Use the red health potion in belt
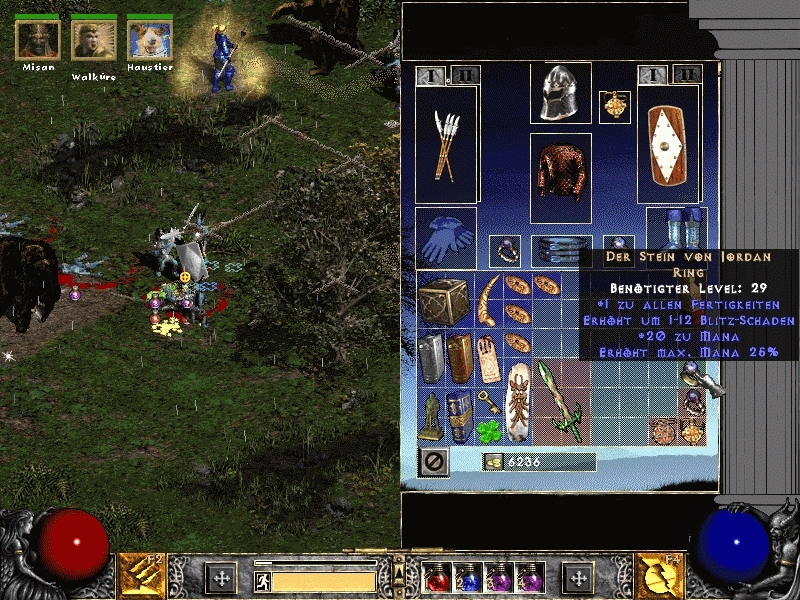 coord(436,577)
